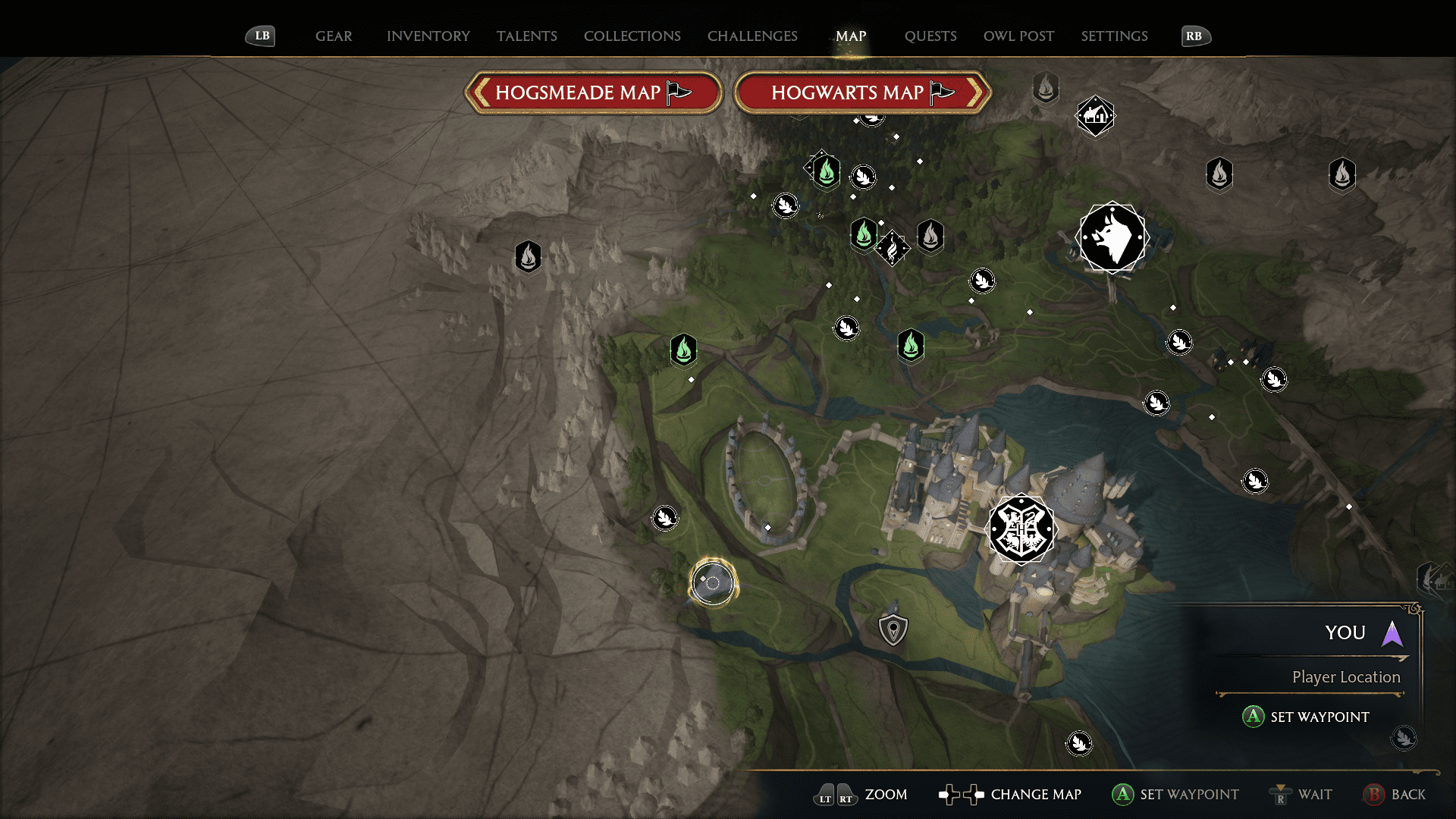
Task: Open the Hogwarts Map
Action: pos(862,93)
